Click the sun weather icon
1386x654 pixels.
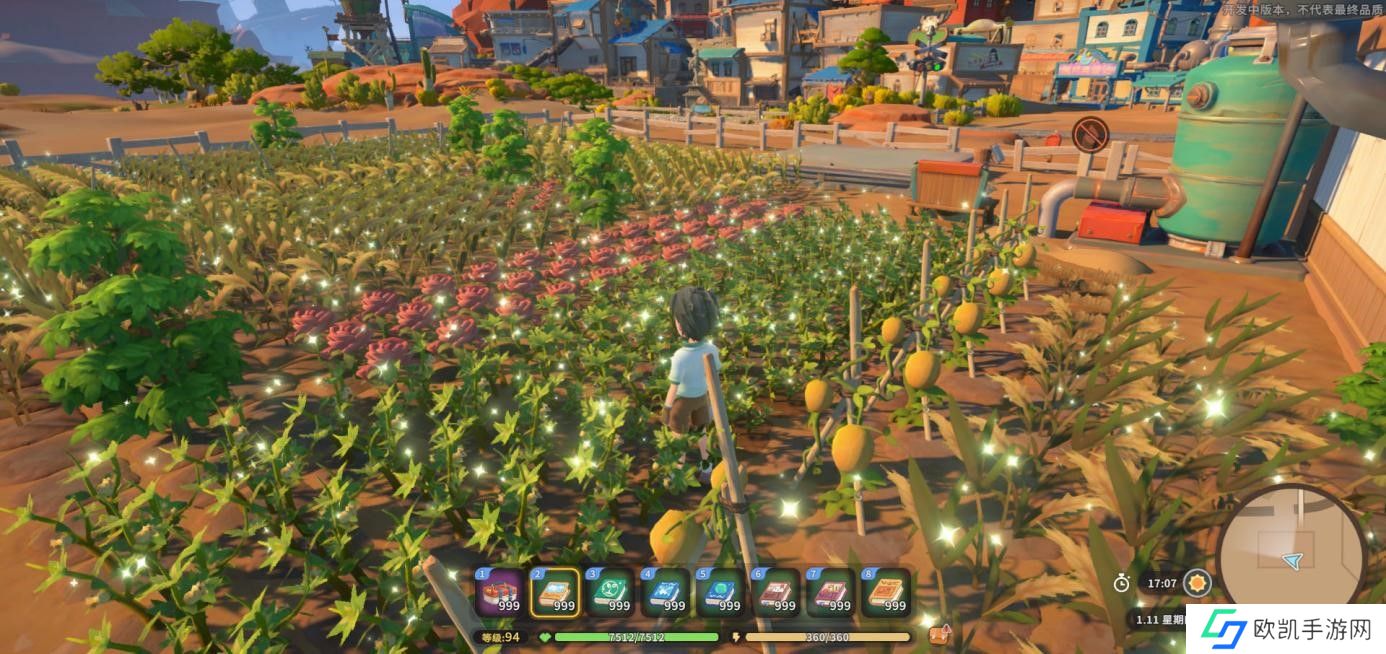[x=1197, y=582]
